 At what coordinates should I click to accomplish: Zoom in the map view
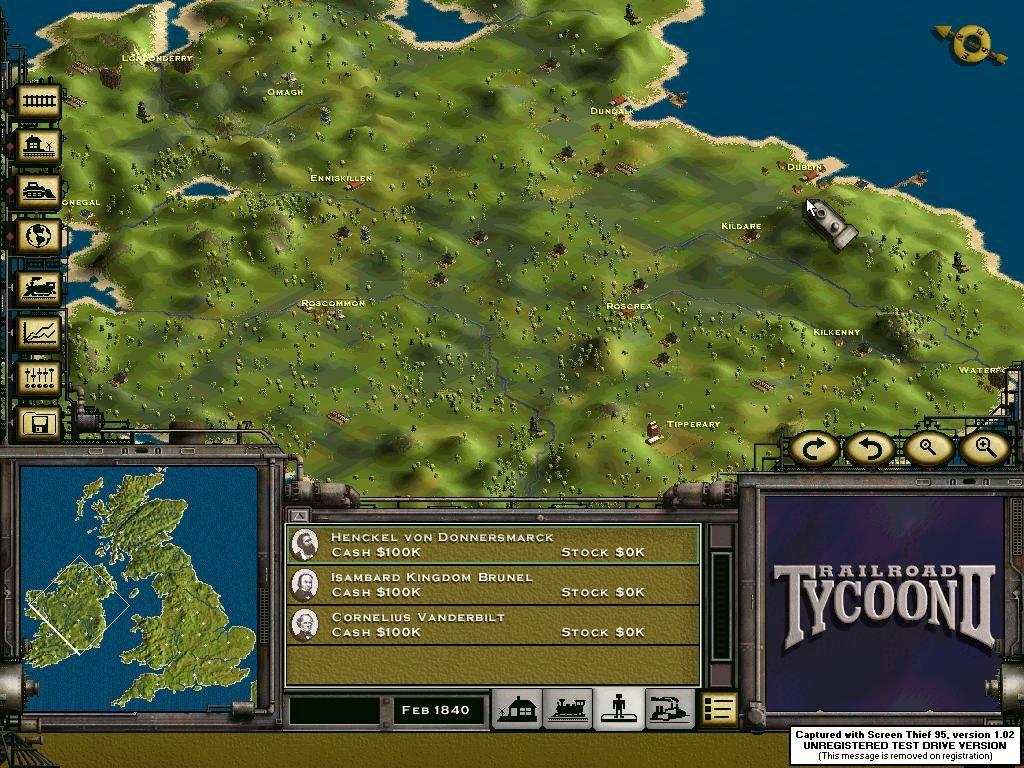point(984,448)
